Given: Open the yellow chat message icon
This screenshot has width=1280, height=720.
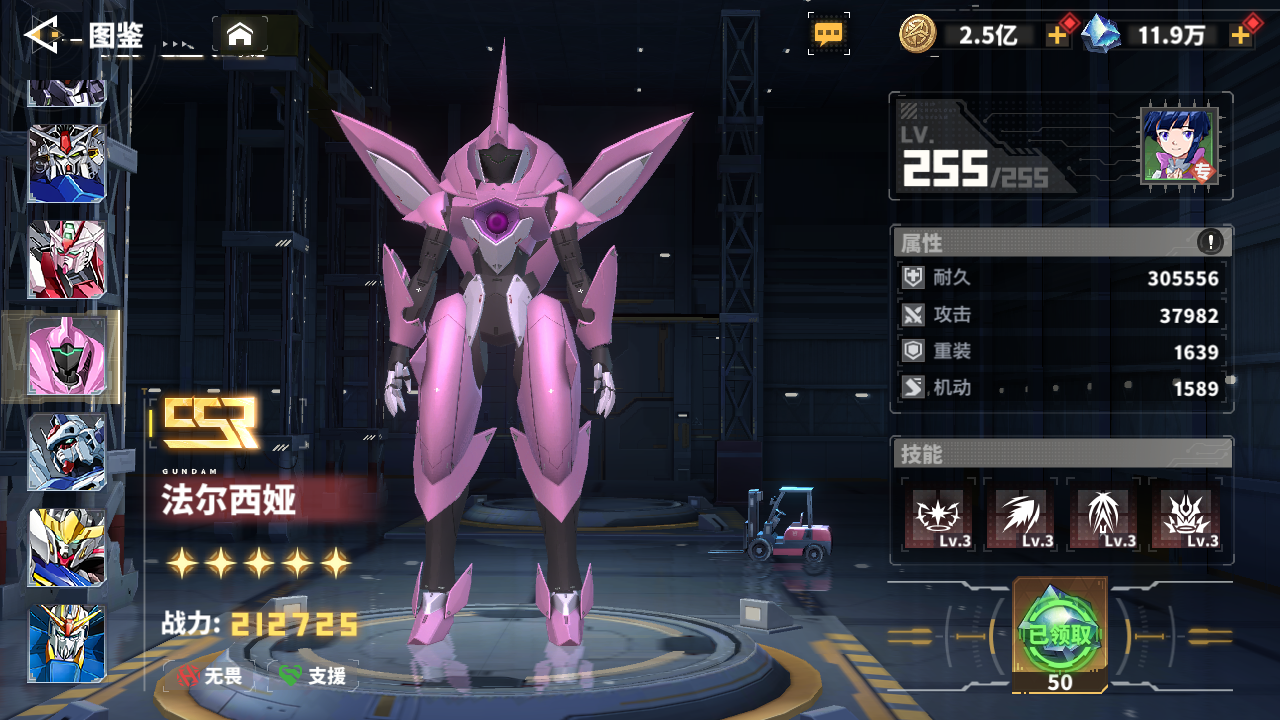Looking at the screenshot, I should (x=828, y=34).
